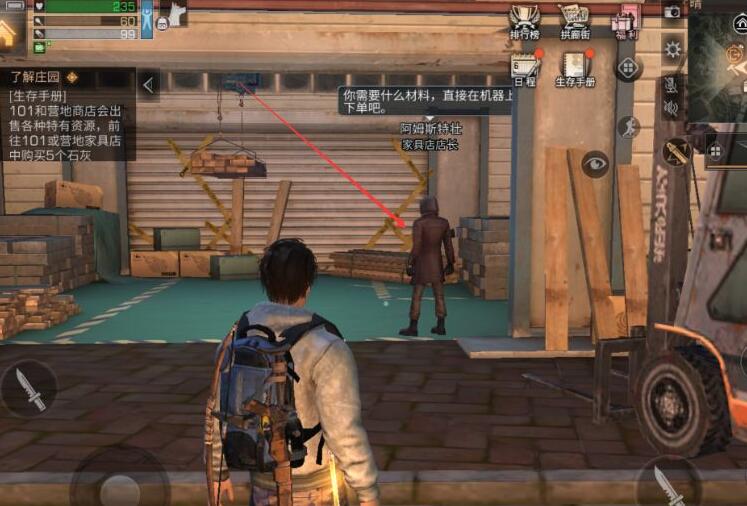Open the four-square menu button beside 福利
747x506 pixels.
(x=628, y=68)
